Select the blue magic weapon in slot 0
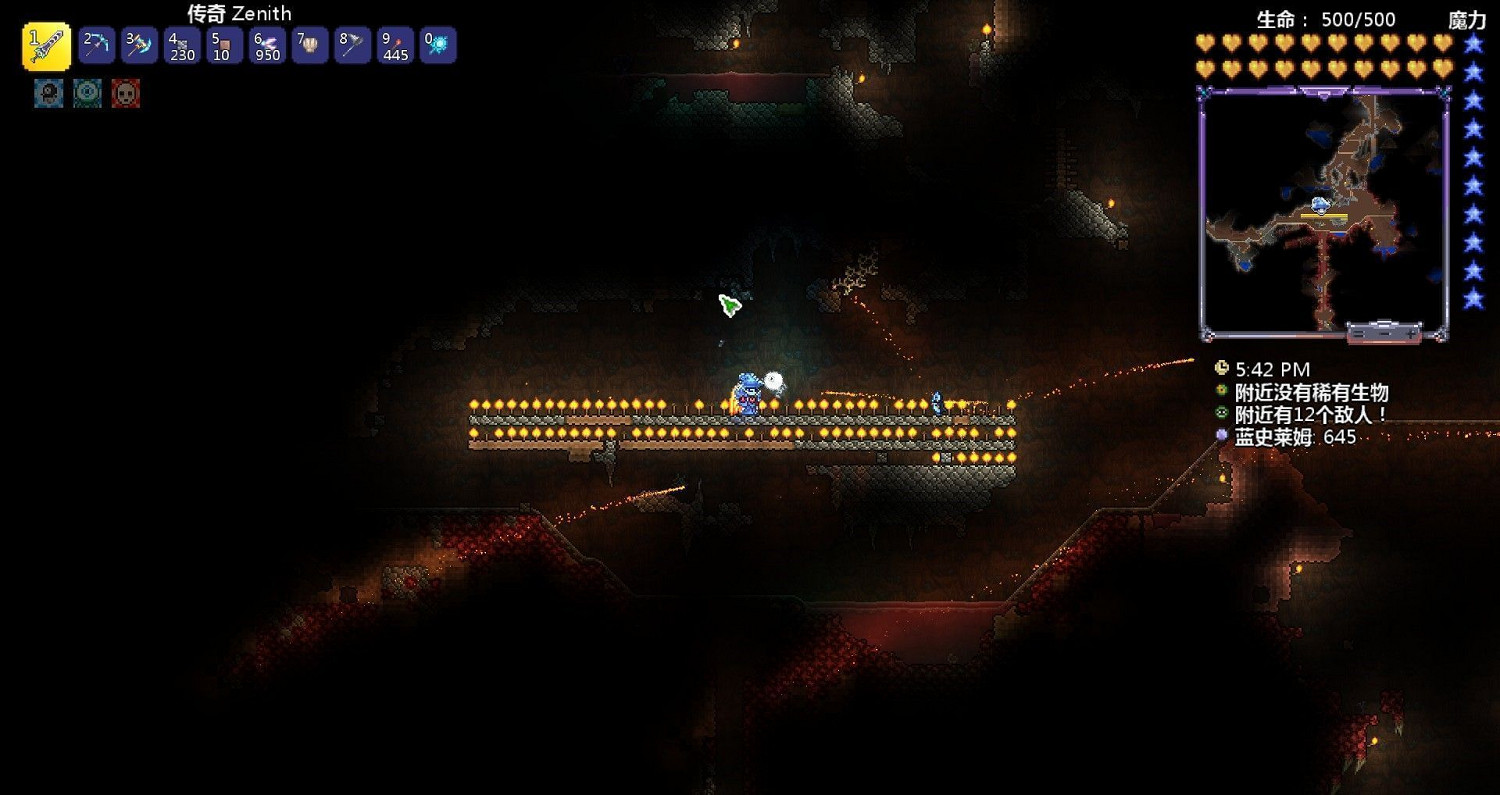Viewport: 1500px width, 795px height. (x=438, y=44)
